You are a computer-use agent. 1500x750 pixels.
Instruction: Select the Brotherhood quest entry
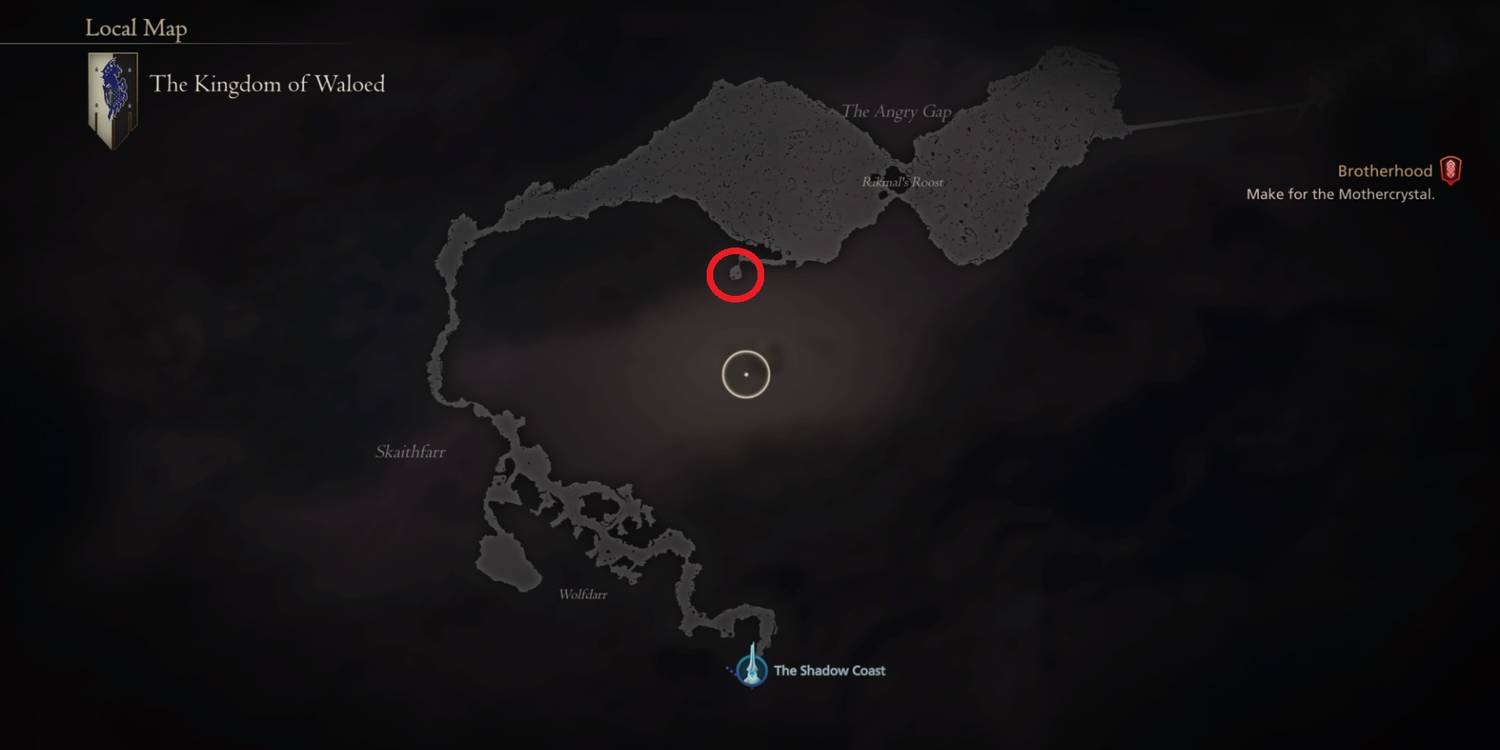(x=1385, y=170)
